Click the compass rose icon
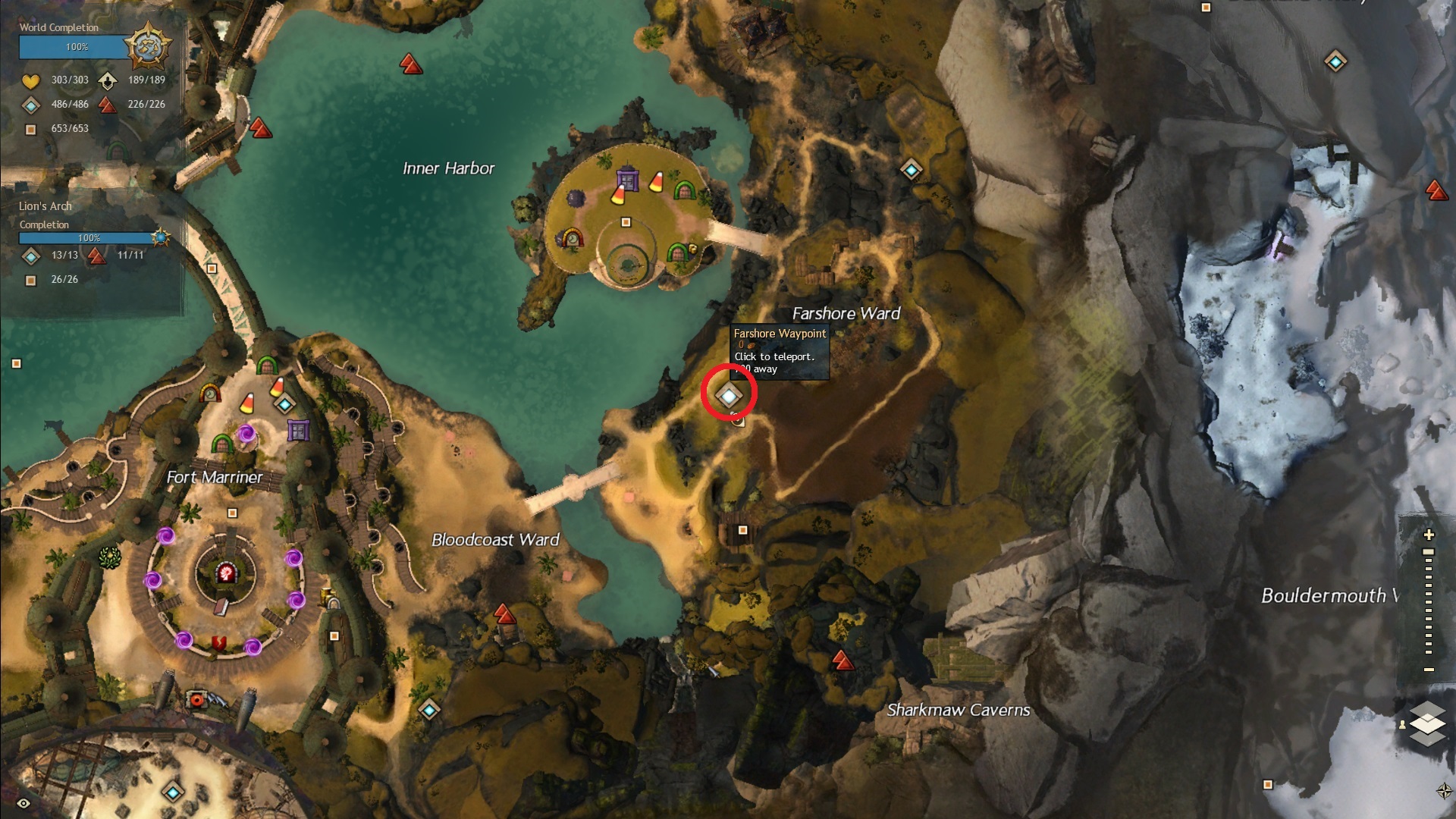The image size is (1456, 819). (x=1444, y=791)
